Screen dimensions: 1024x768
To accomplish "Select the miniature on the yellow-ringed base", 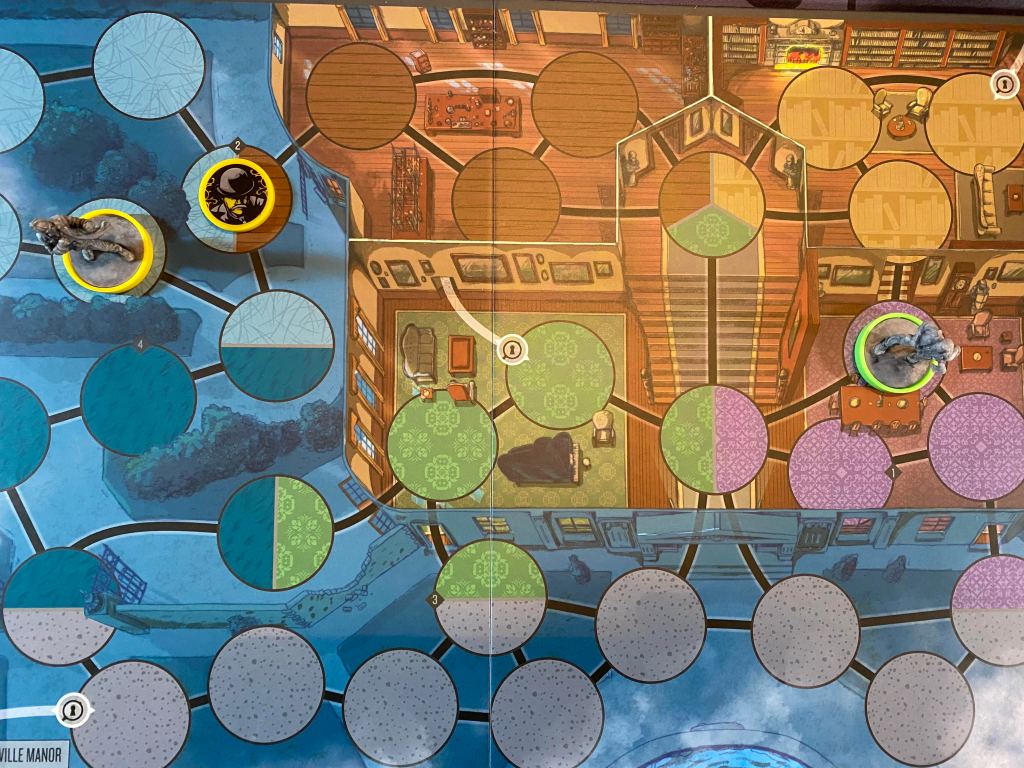I will 103,245.
